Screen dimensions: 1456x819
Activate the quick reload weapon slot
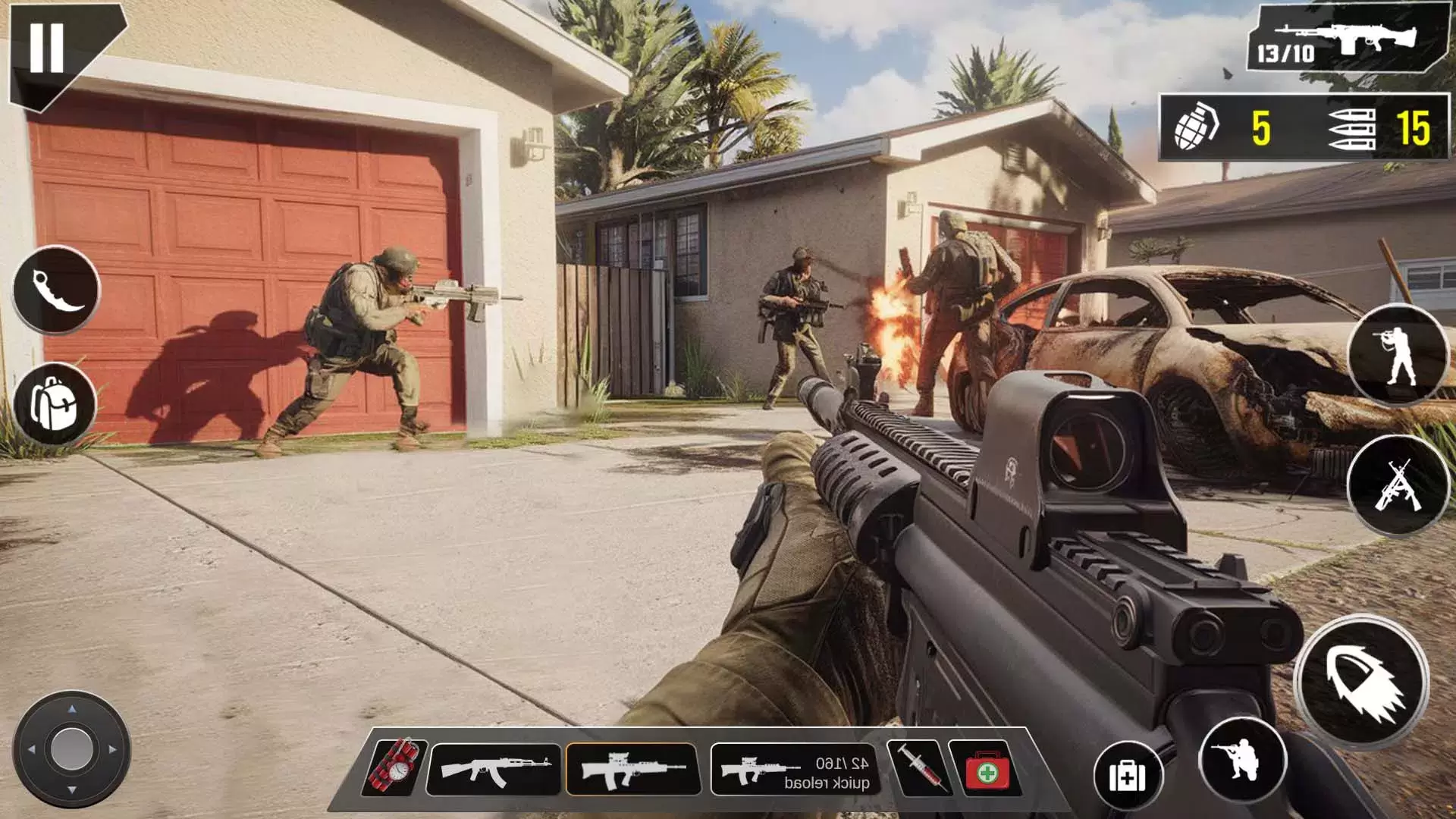795,769
